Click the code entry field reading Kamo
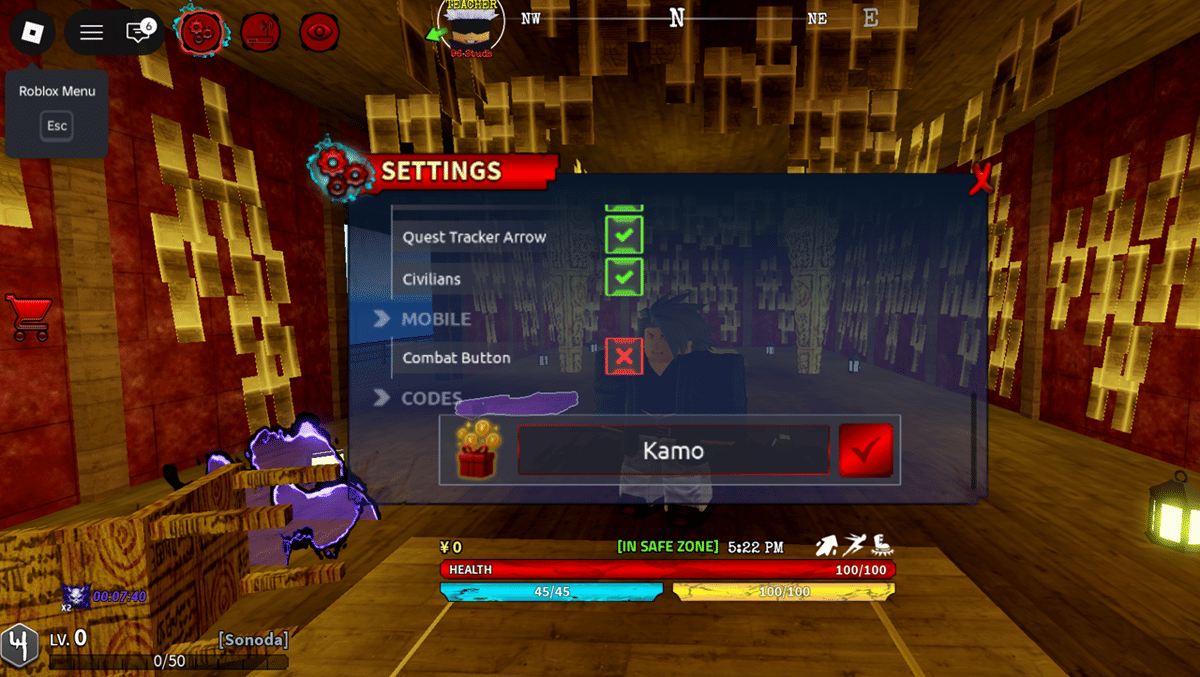Screen dimensions: 1200x677 (673, 451)
